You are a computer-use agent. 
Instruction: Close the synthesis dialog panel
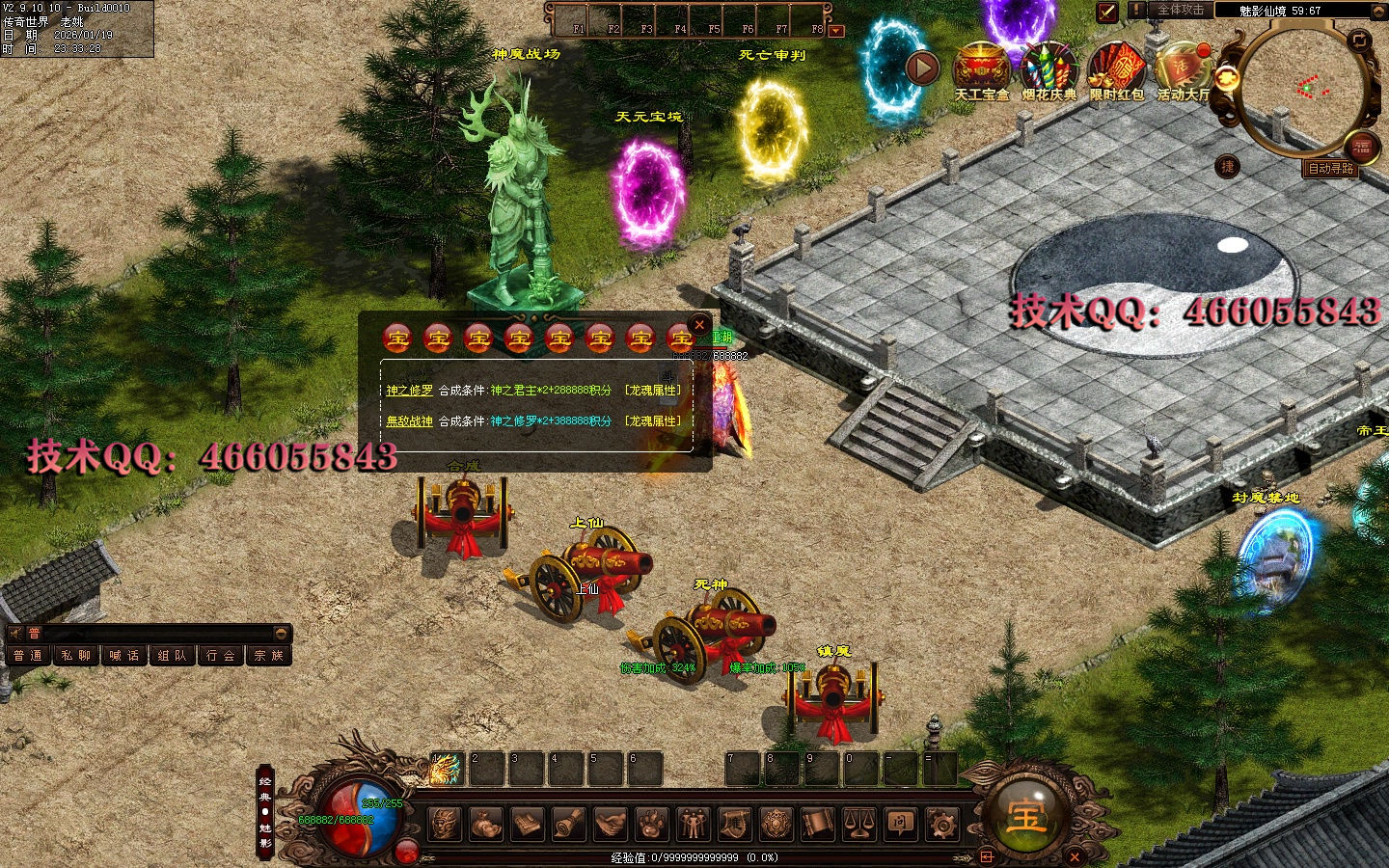[700, 325]
